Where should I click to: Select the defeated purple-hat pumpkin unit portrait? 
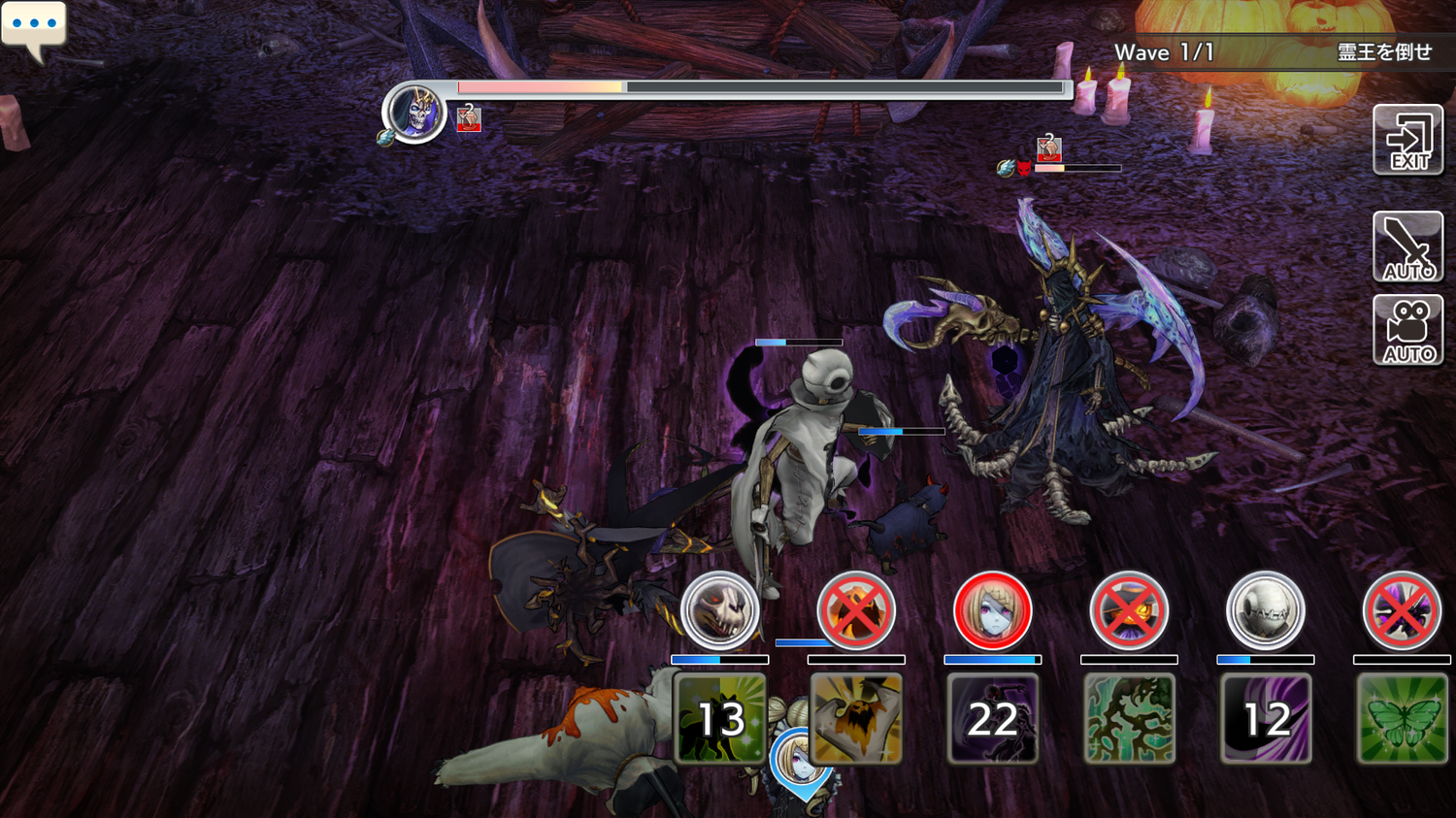[1128, 610]
